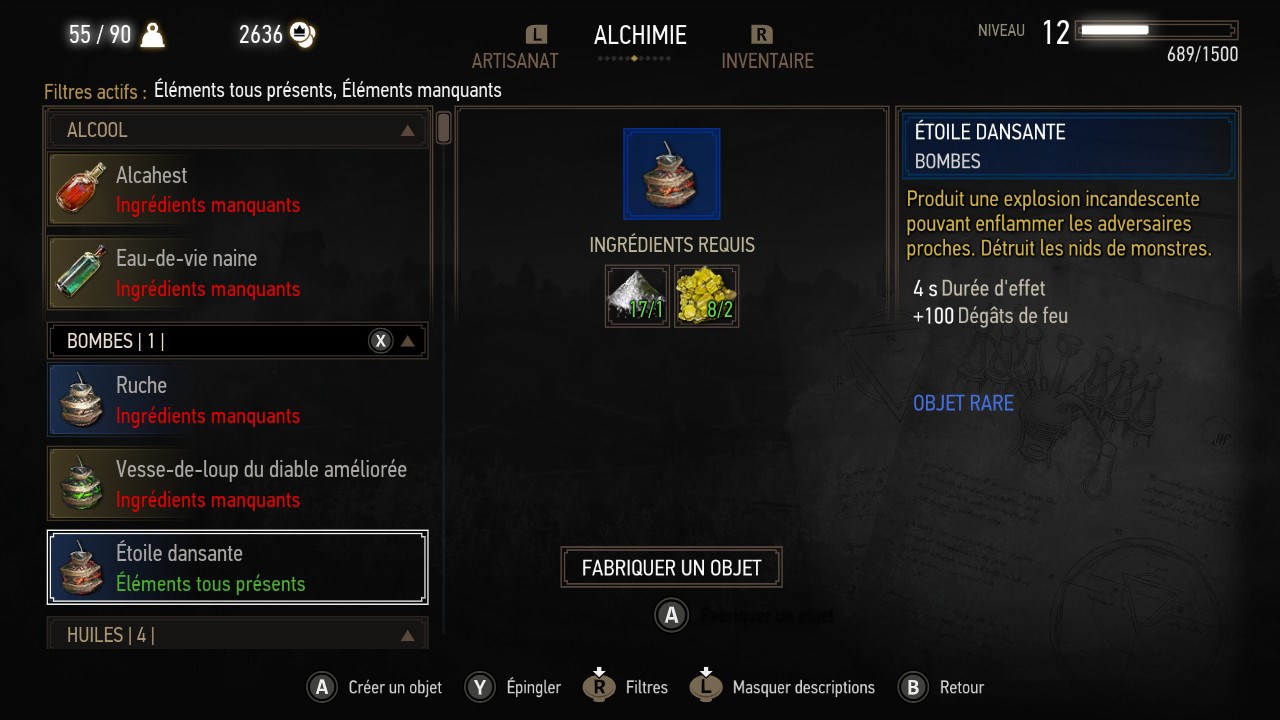Collapse the Bombes category header
1280x720 pixels.
(x=238, y=341)
